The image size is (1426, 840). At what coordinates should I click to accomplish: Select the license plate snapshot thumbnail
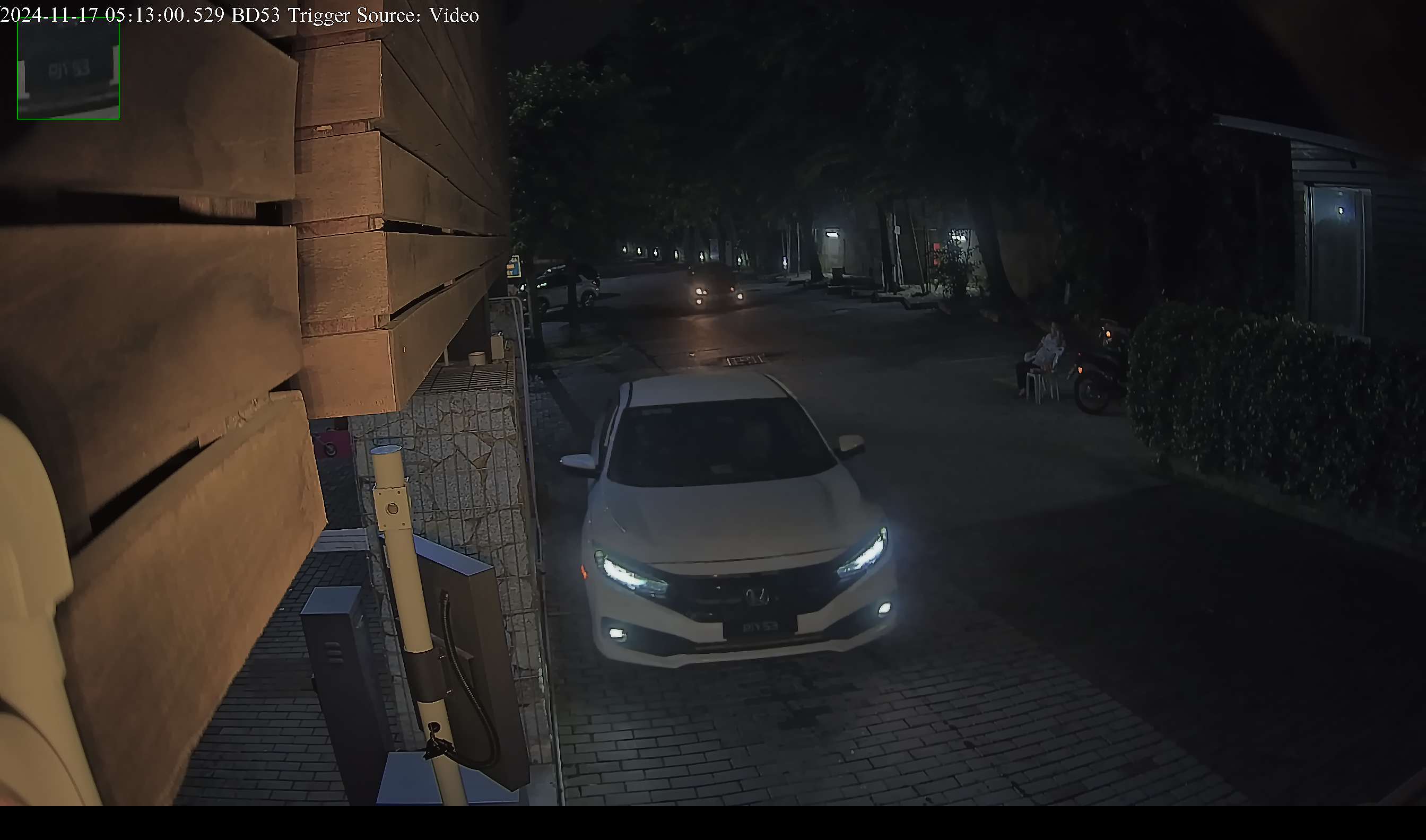click(68, 68)
